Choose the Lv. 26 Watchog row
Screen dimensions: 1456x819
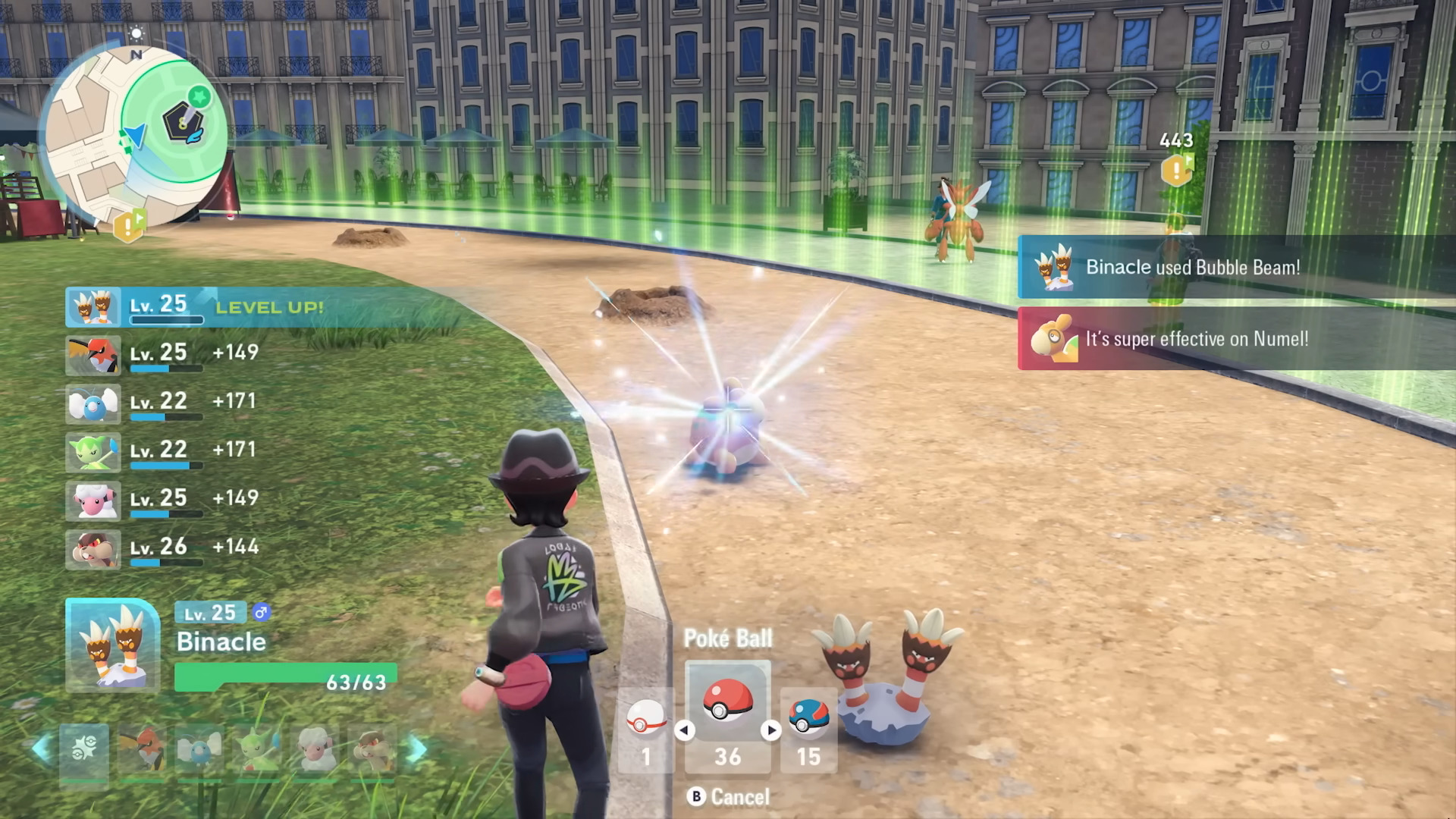point(163,549)
